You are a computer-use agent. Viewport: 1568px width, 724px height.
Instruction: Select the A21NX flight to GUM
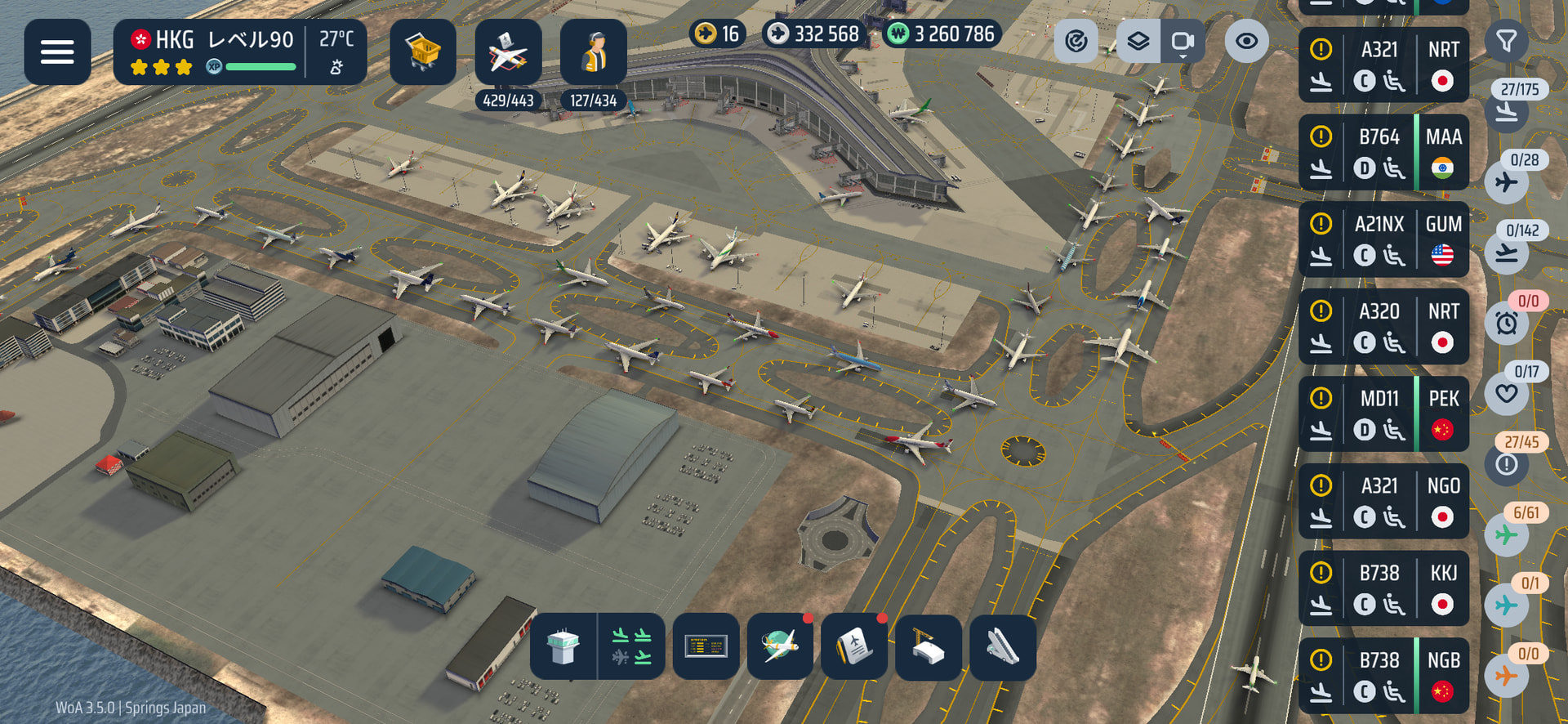[1383, 240]
